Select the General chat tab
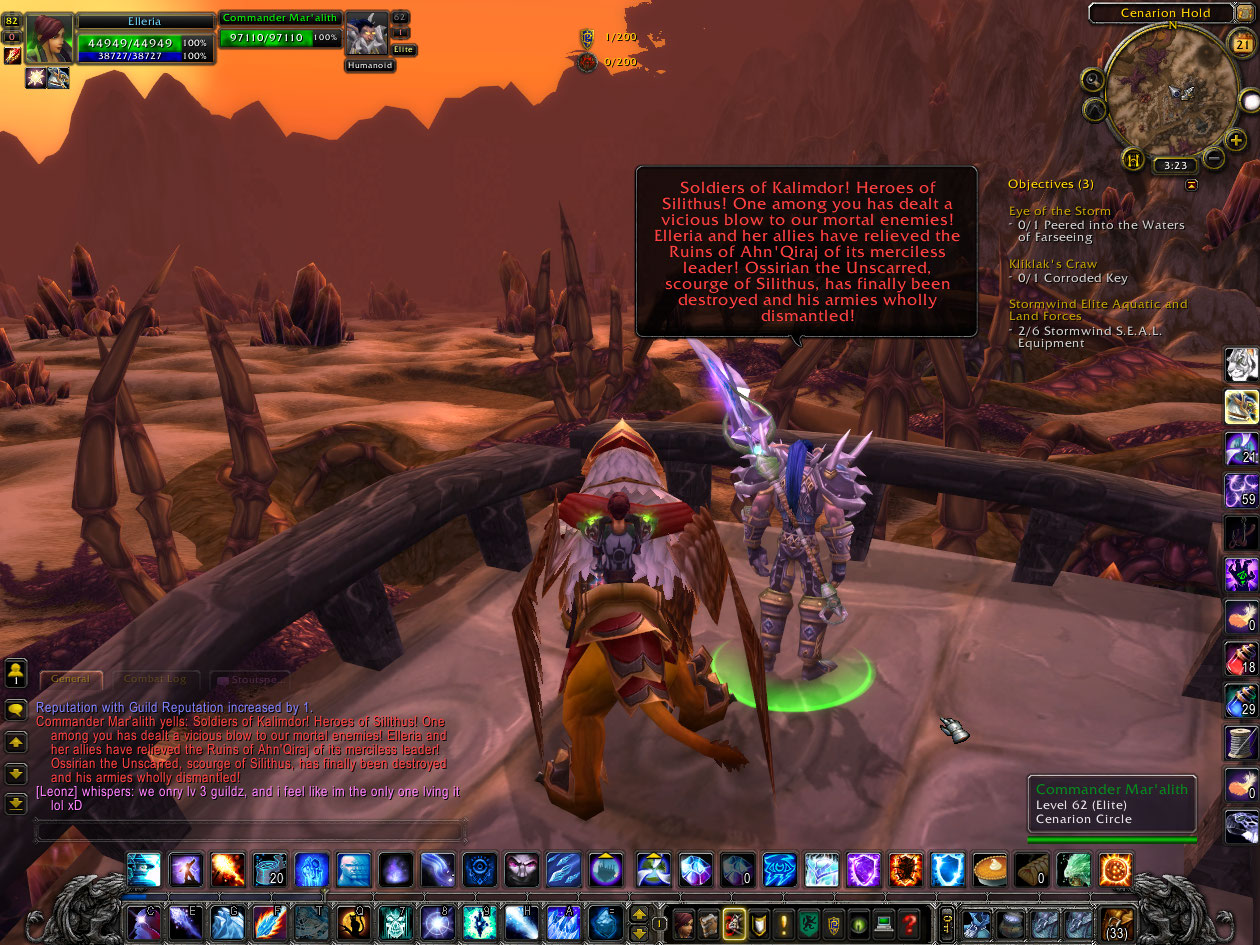This screenshot has width=1260, height=945. coord(70,679)
